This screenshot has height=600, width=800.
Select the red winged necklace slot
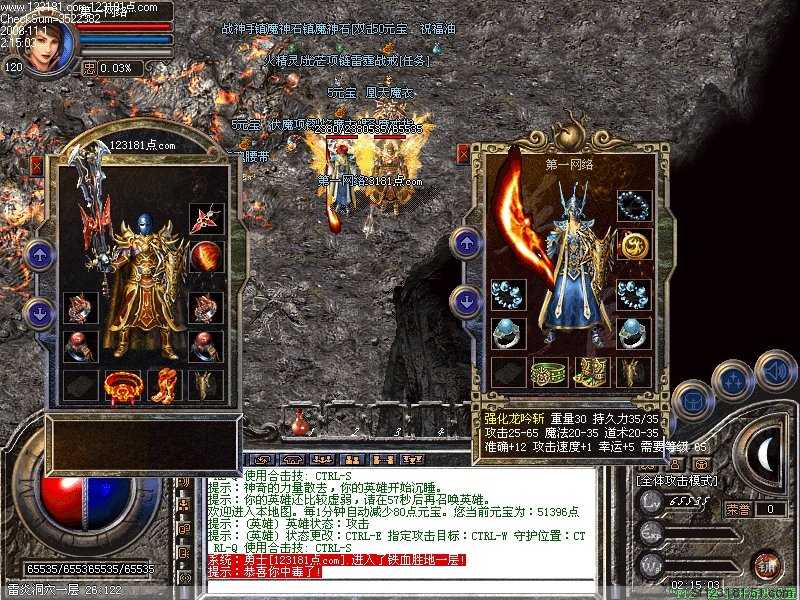pos(206,220)
